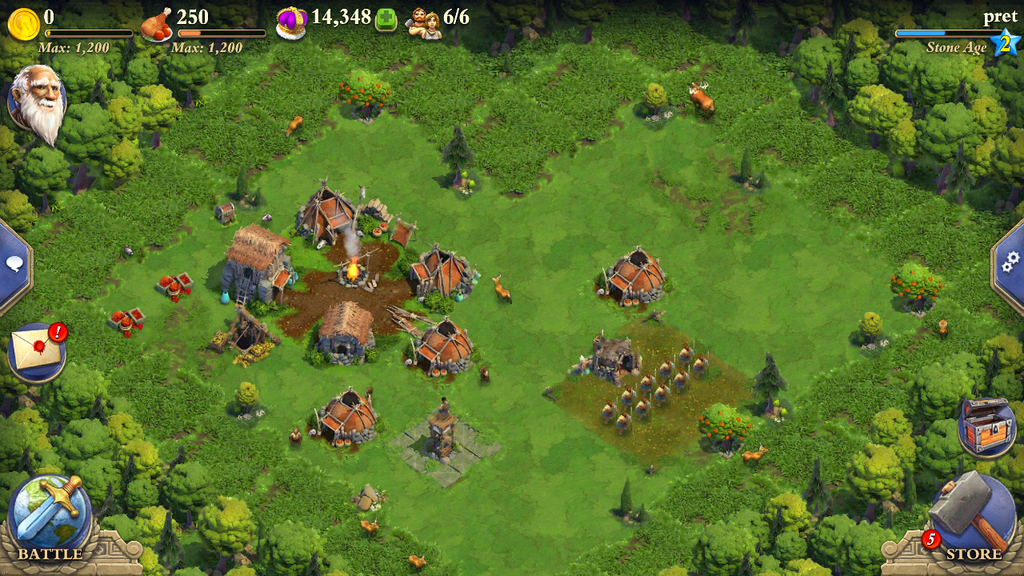The width and height of the screenshot is (1024, 576).
Task: Click the citizens icon showing 6/6
Action: coord(424,22)
